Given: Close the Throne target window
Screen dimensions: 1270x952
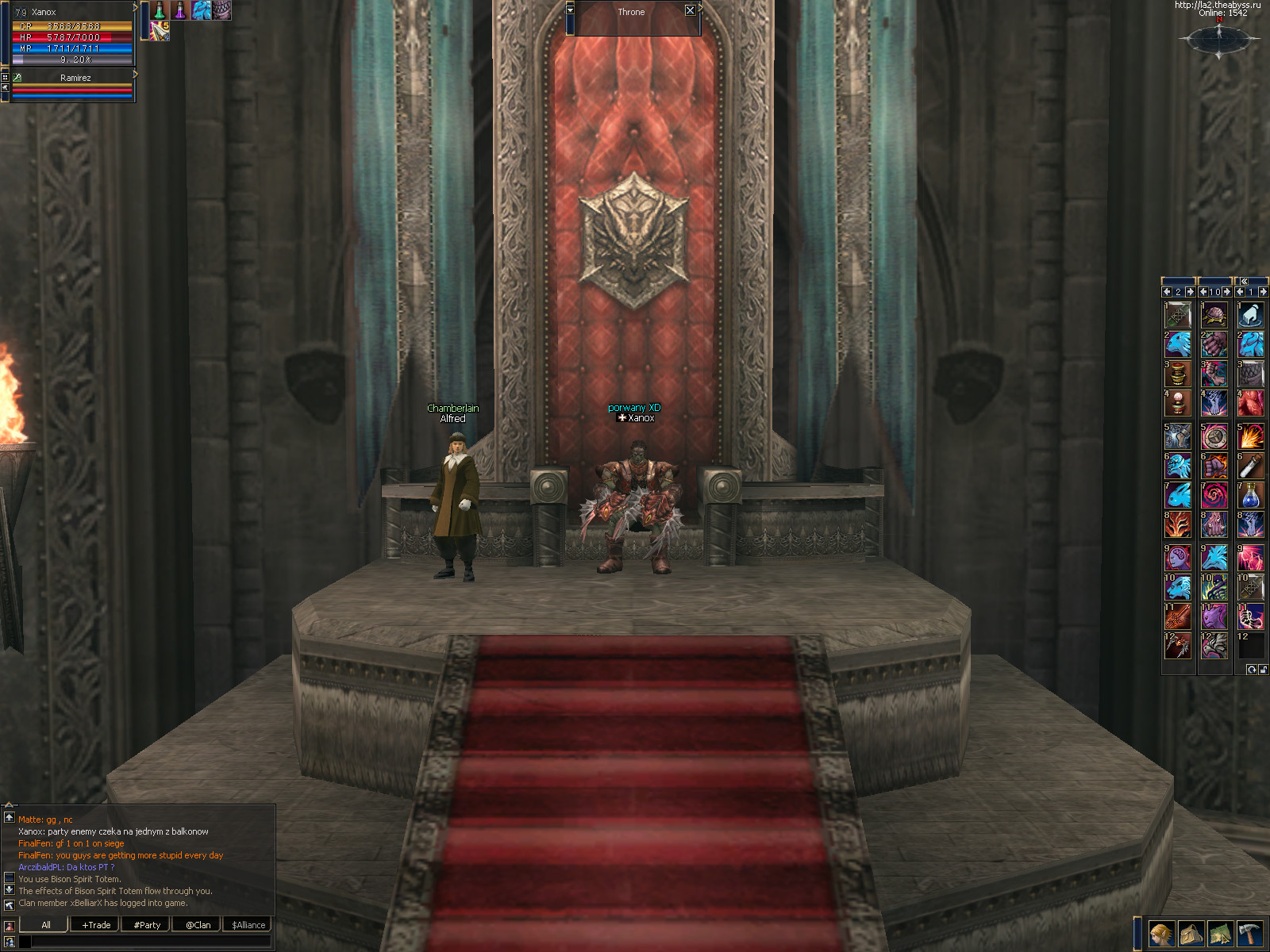Looking at the screenshot, I should pyautogui.click(x=690, y=11).
